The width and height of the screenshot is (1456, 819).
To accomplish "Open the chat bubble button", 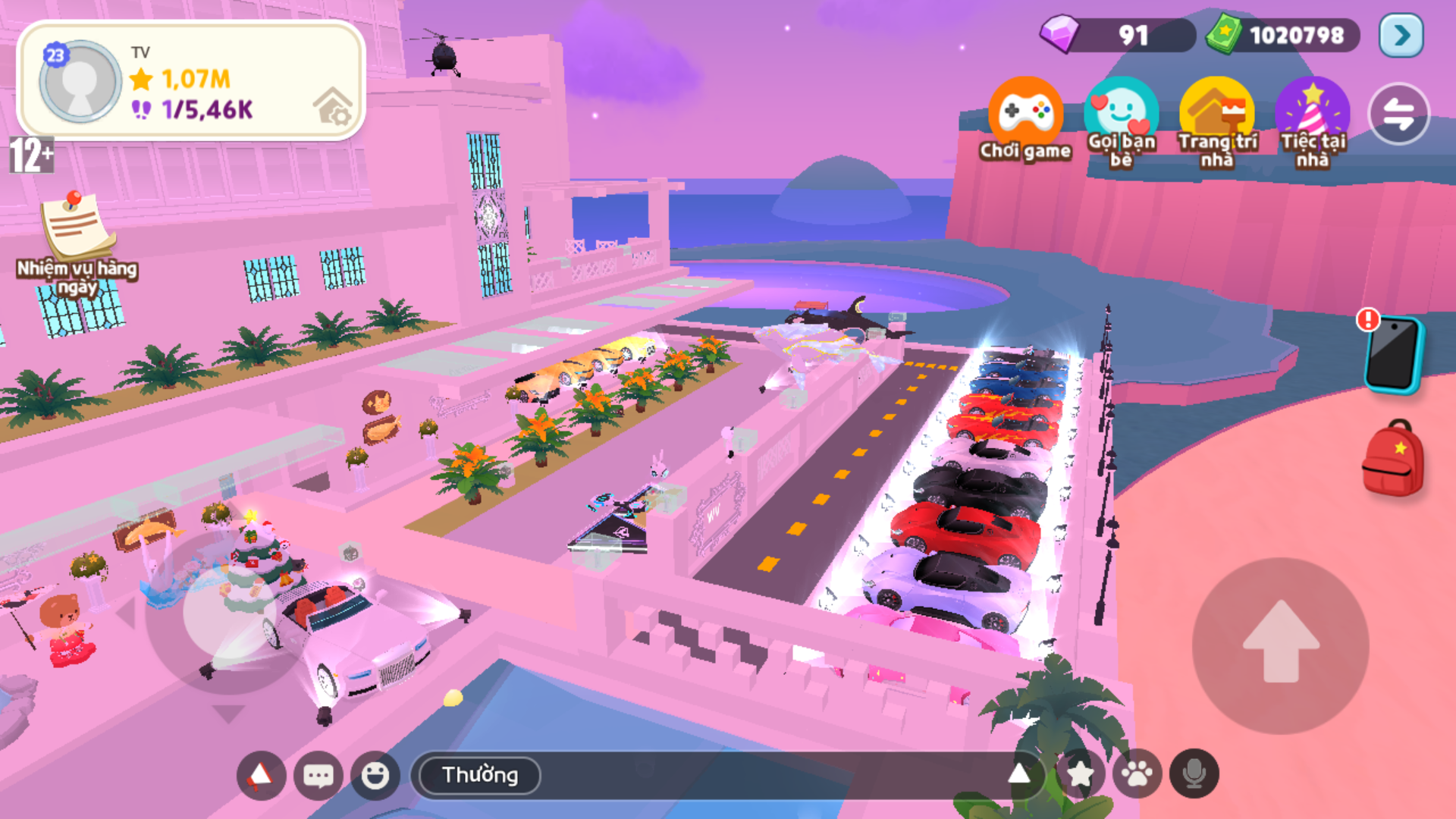I will click(318, 775).
